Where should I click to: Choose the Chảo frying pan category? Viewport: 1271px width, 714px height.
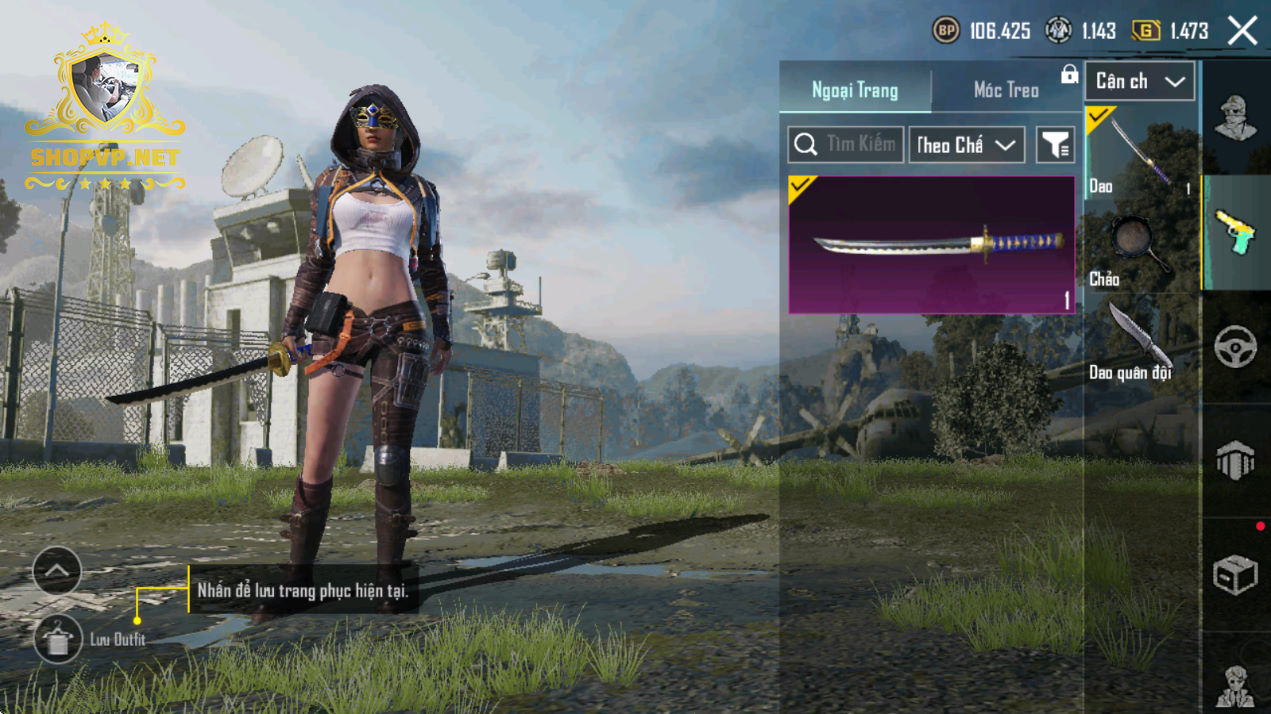pyautogui.click(x=1141, y=248)
